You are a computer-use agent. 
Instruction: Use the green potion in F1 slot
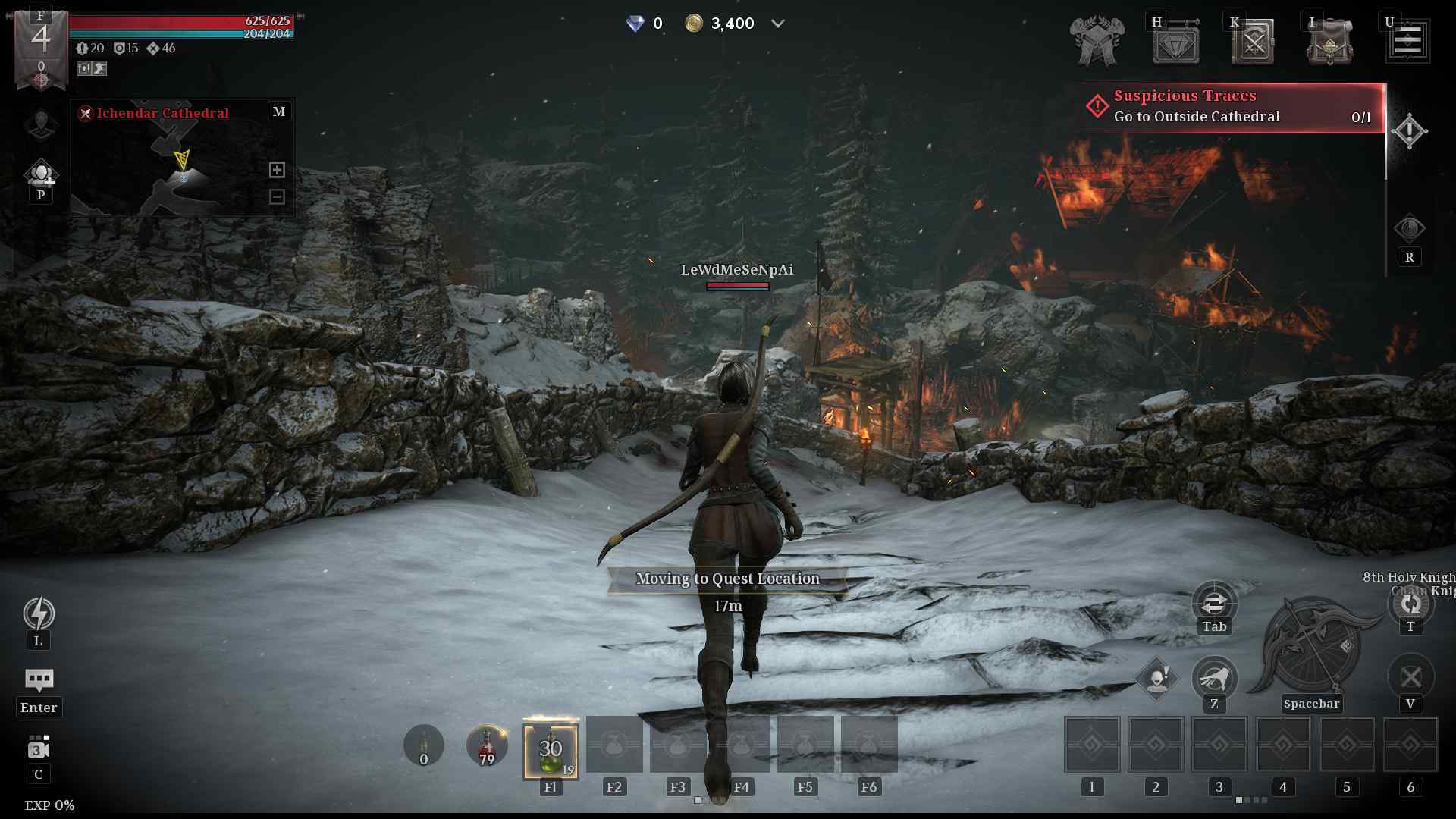point(551,750)
